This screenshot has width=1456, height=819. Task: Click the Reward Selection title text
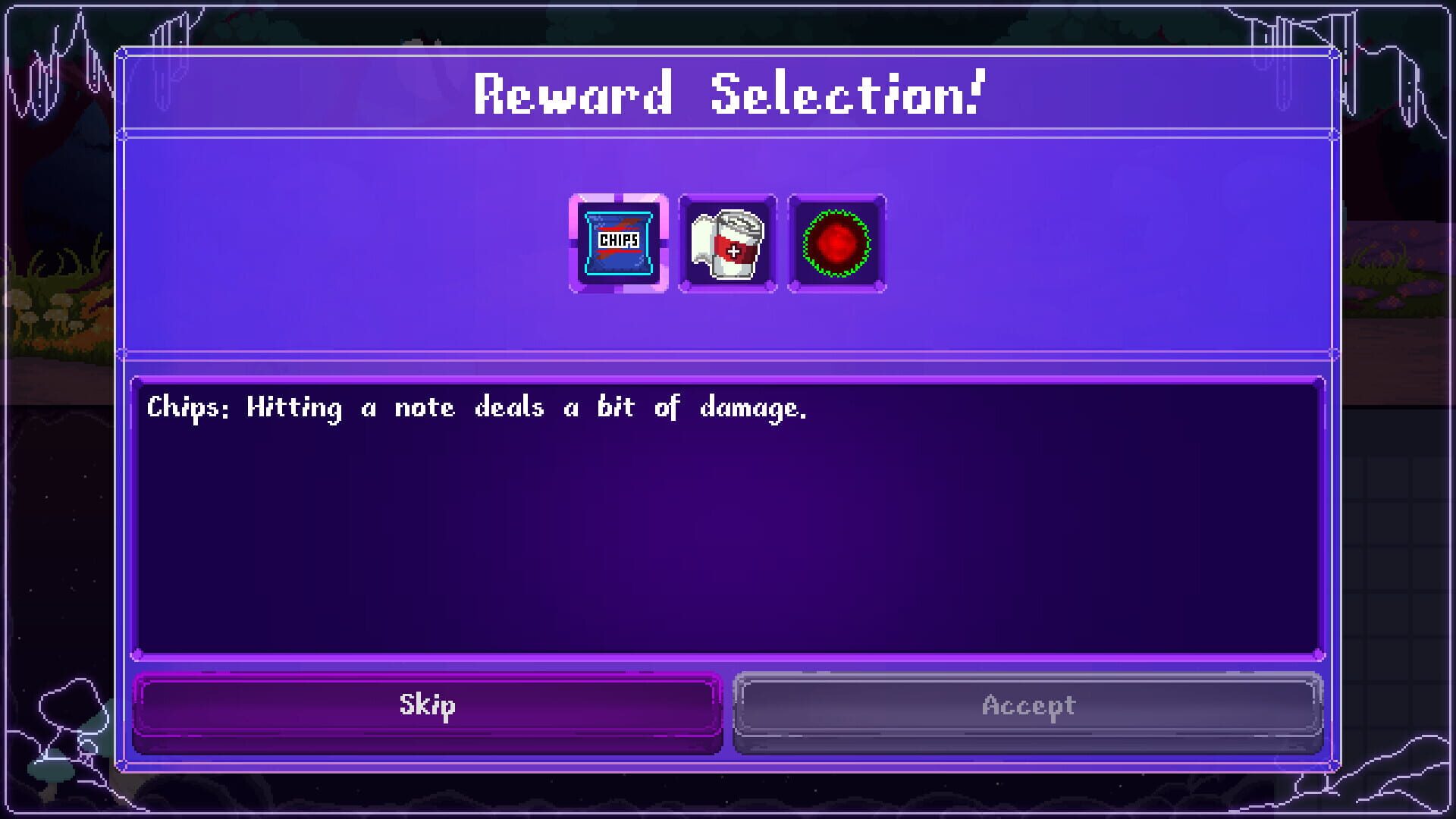728,93
